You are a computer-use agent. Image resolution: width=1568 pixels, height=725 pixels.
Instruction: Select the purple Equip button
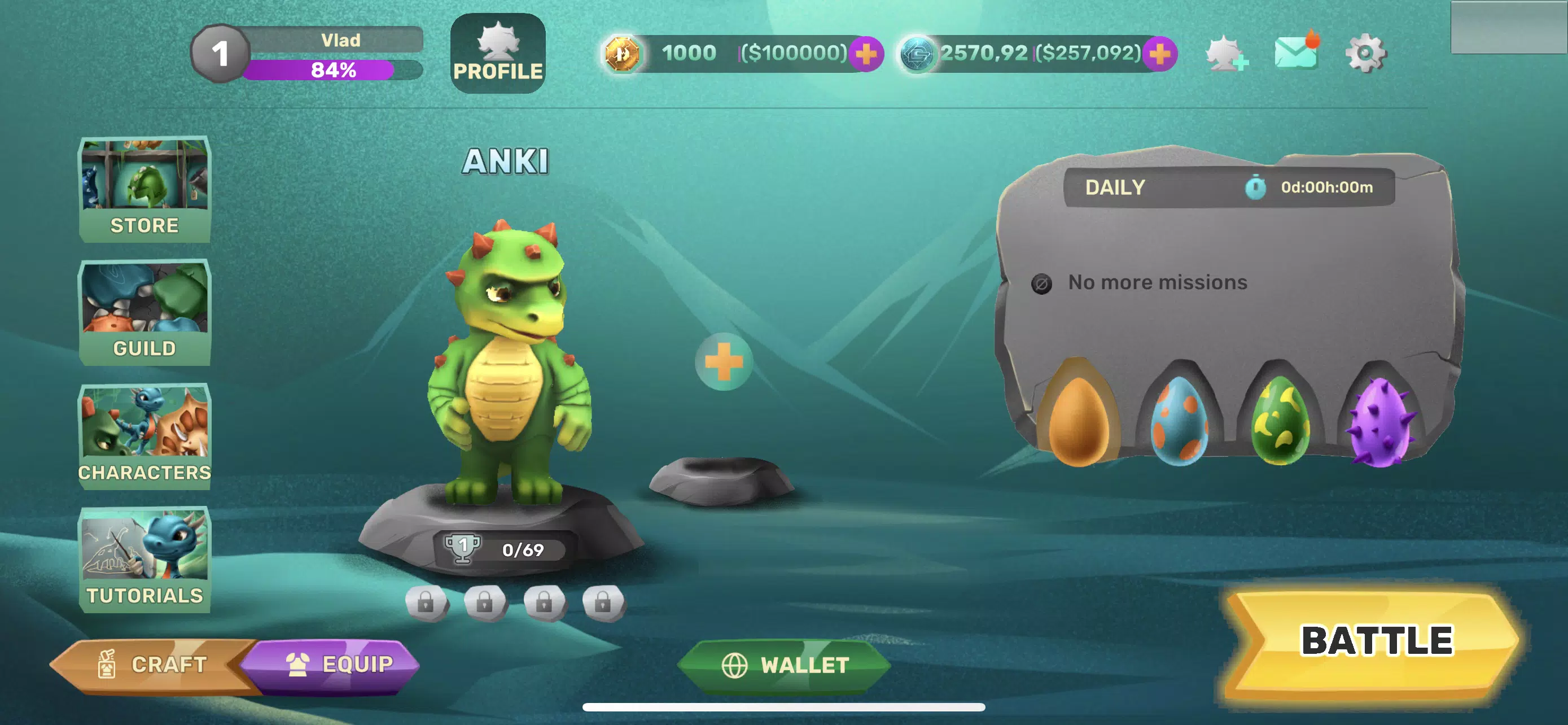[339, 665]
